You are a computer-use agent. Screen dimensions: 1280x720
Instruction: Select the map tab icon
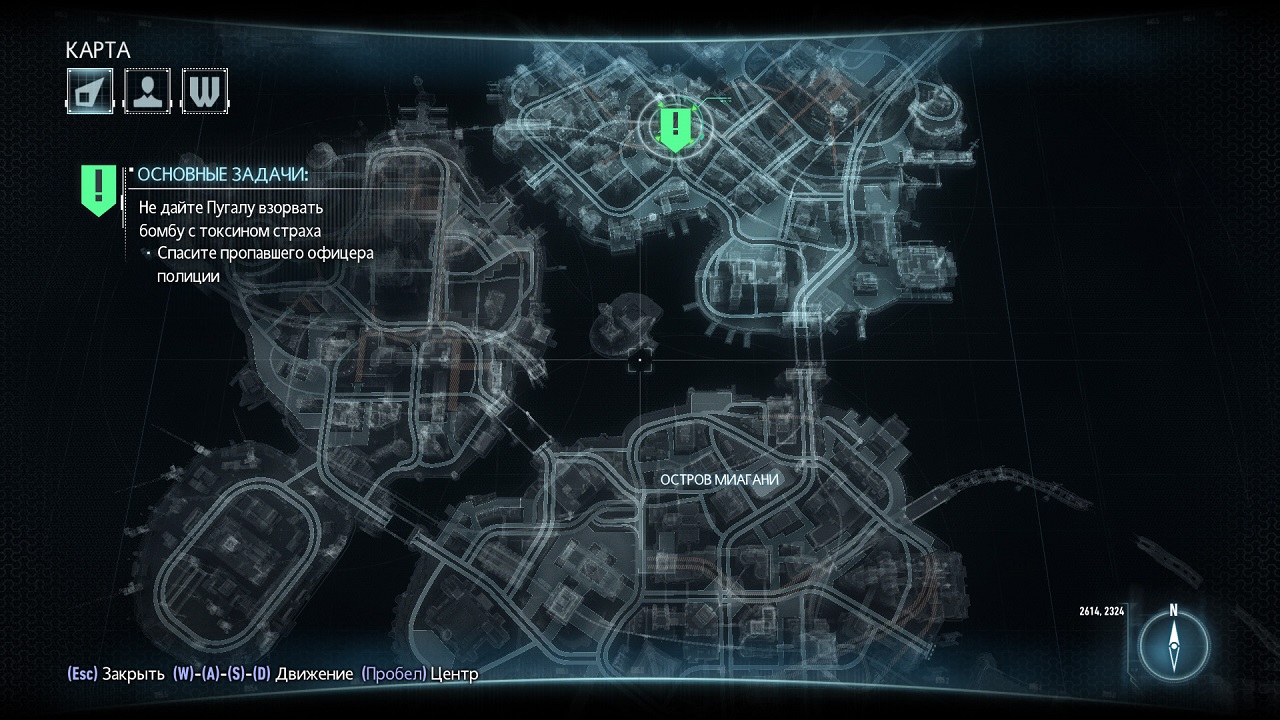coord(90,91)
